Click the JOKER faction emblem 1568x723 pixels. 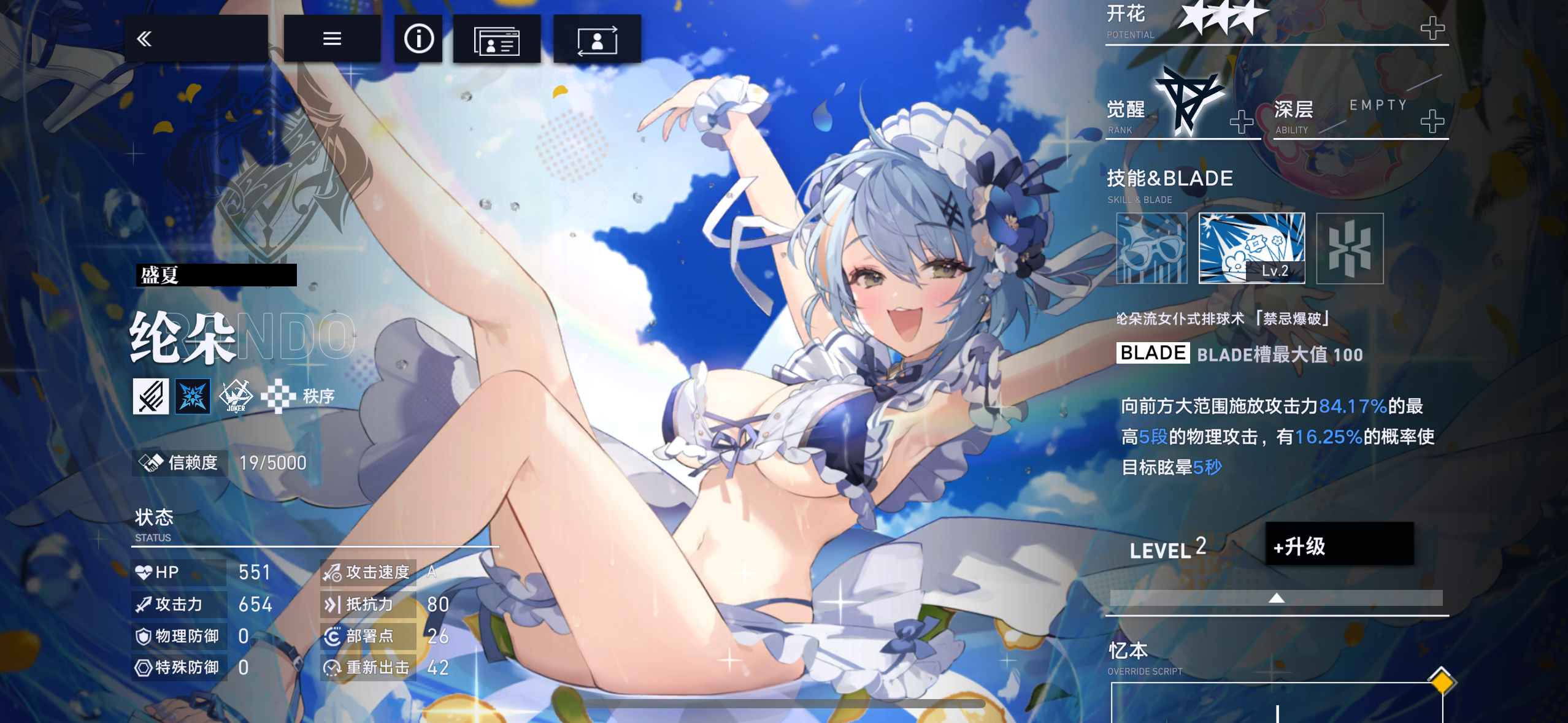click(236, 396)
